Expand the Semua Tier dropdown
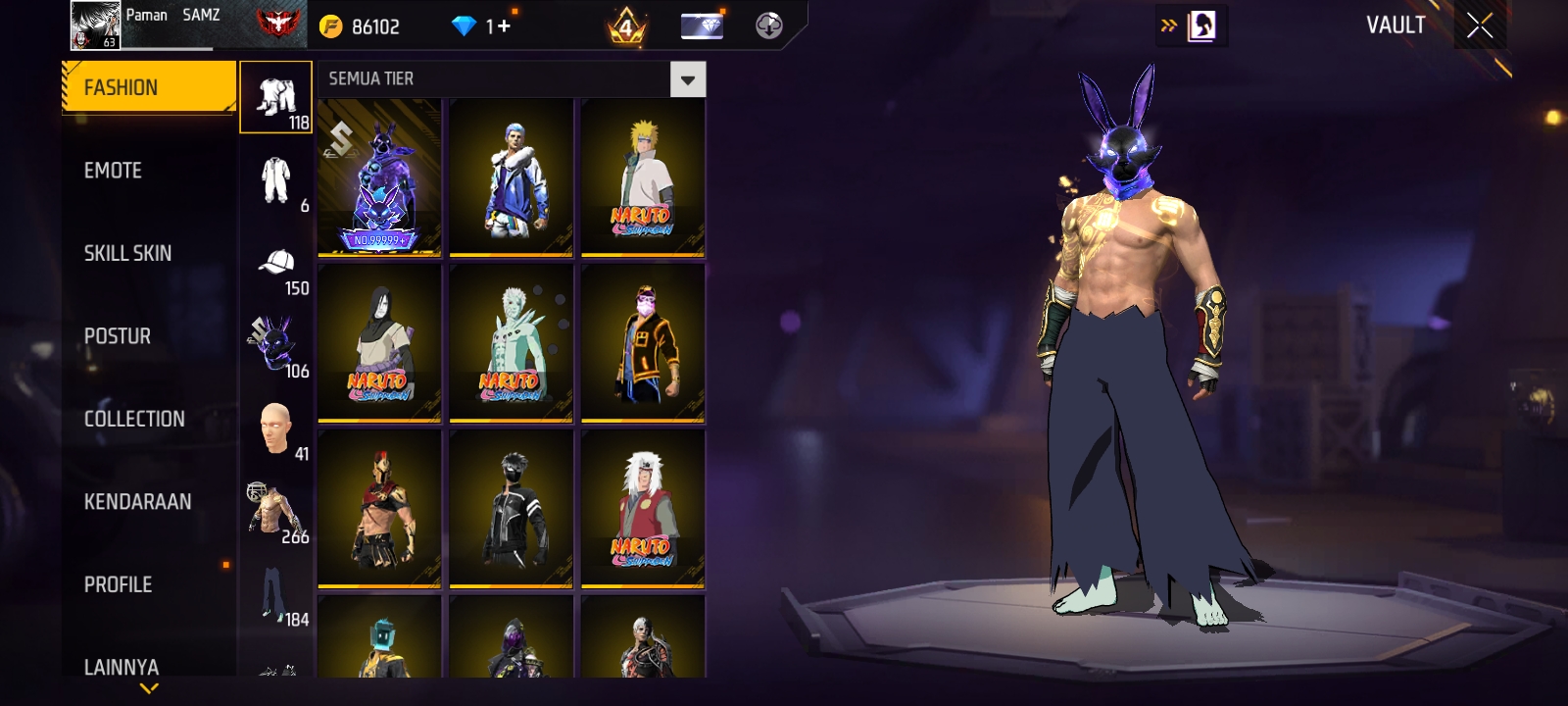This screenshot has width=1568, height=706. click(x=688, y=79)
